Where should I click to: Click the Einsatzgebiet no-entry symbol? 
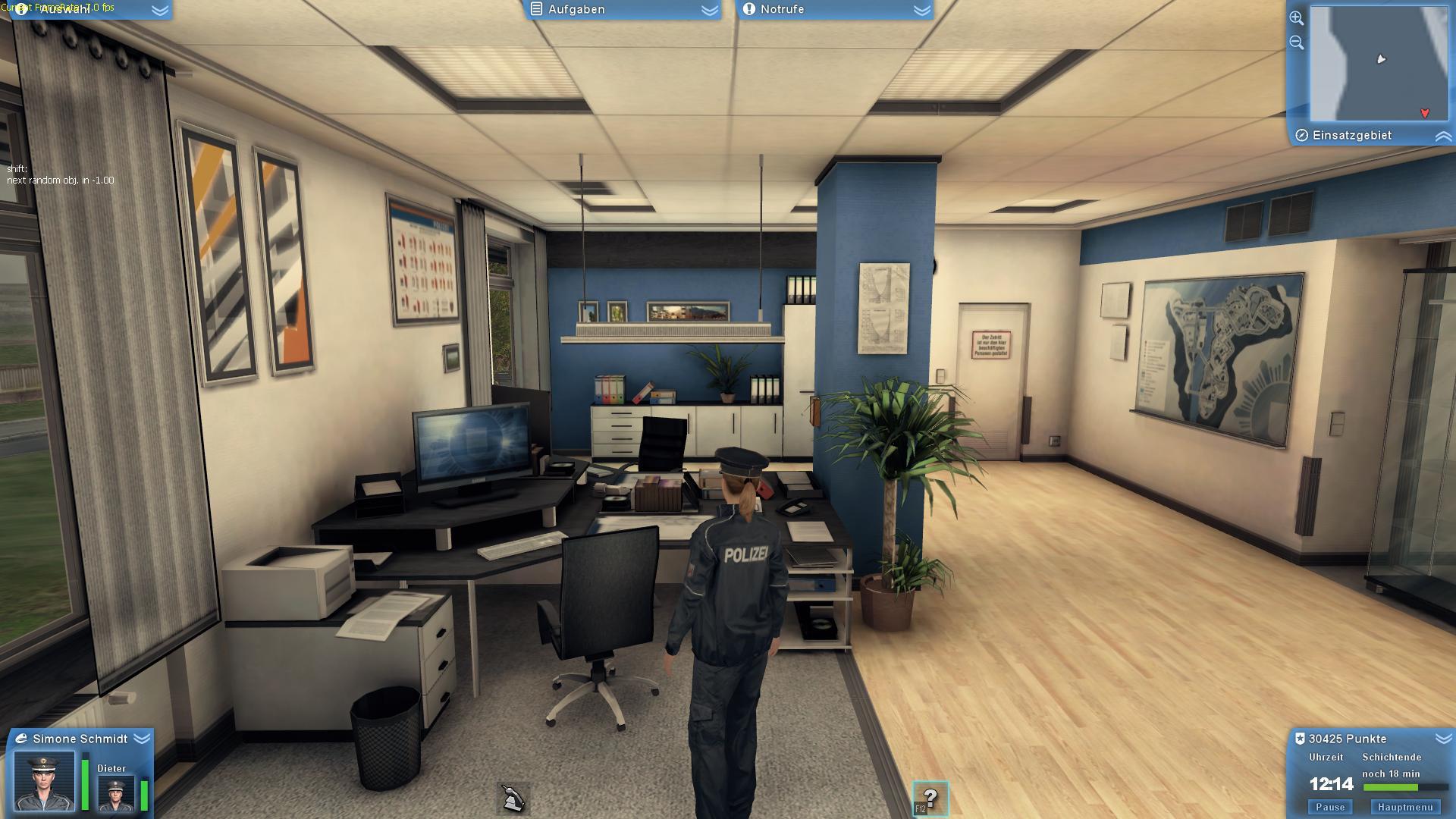1301,135
